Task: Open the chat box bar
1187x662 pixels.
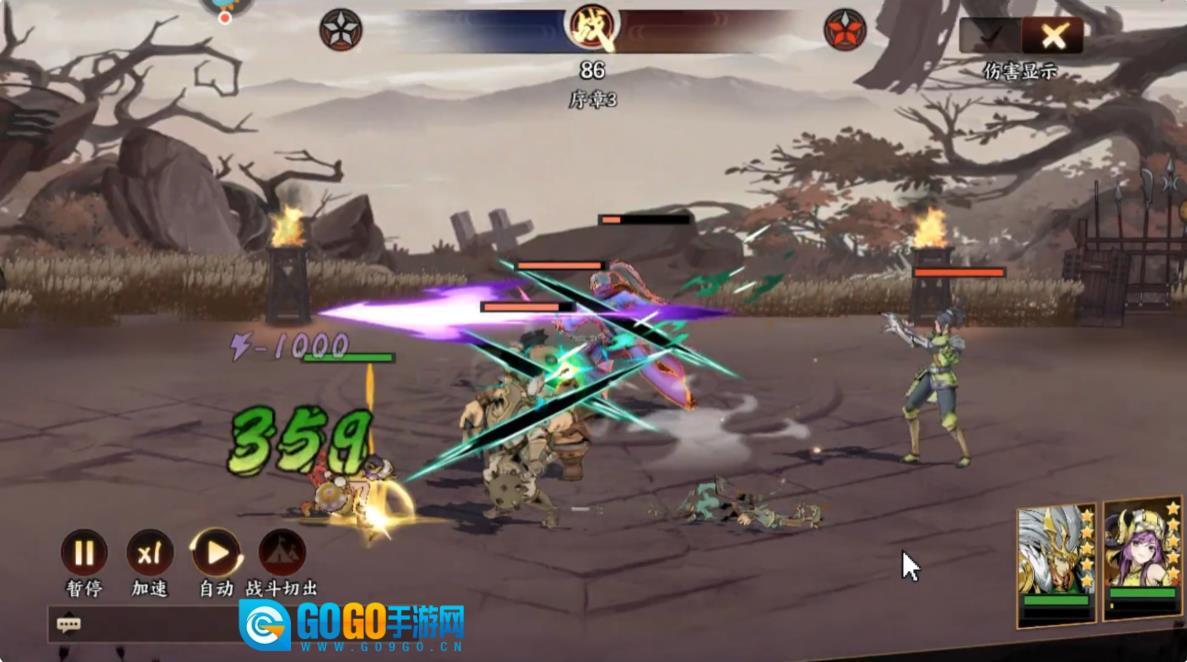Action: click(140, 625)
